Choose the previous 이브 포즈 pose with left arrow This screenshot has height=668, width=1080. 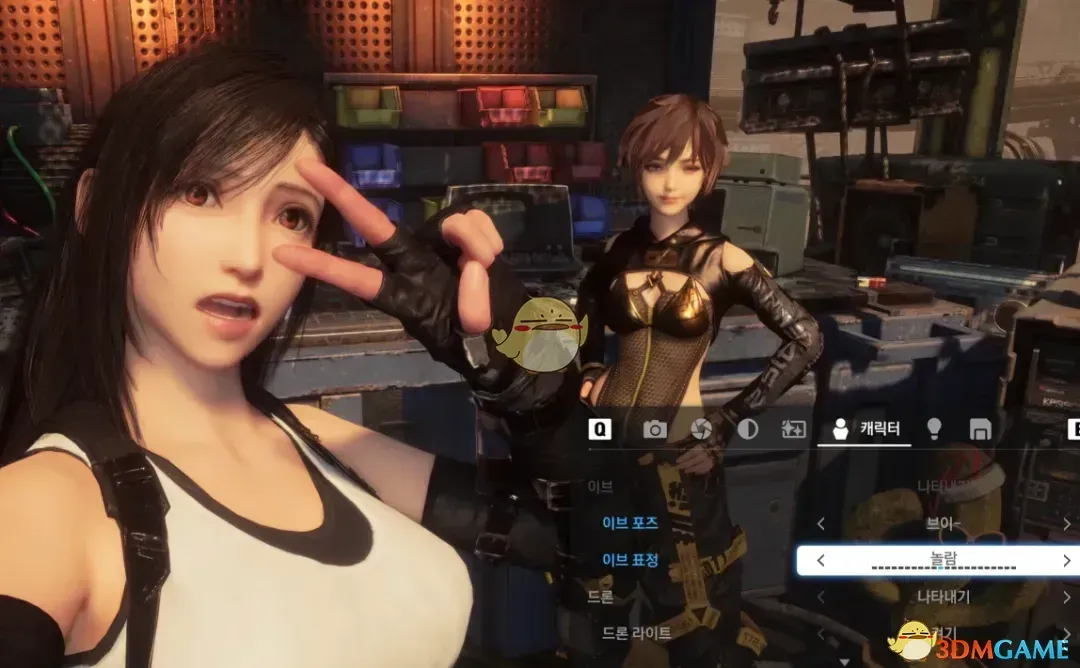tap(821, 523)
